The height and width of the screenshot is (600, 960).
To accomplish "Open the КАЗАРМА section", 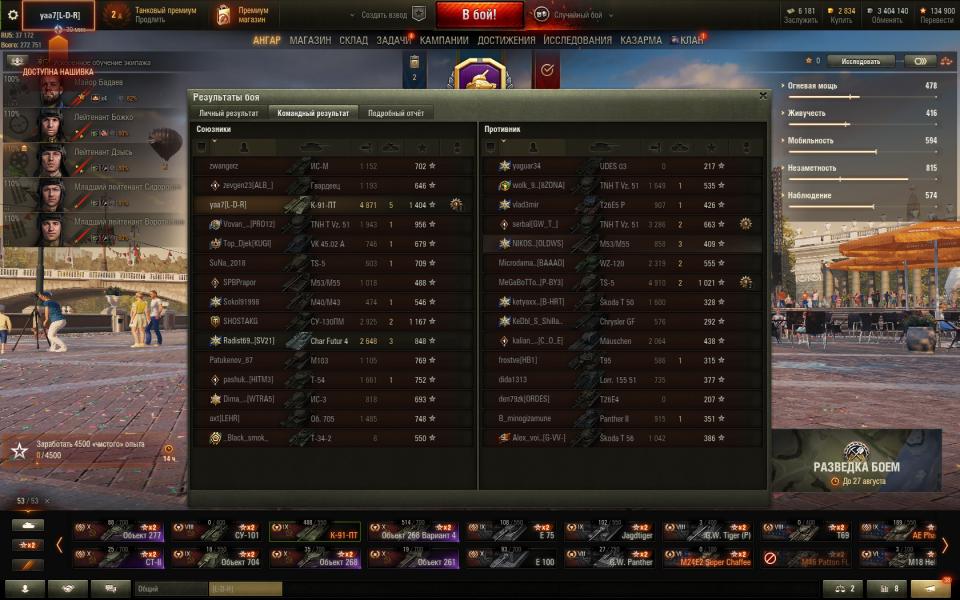I will point(640,40).
